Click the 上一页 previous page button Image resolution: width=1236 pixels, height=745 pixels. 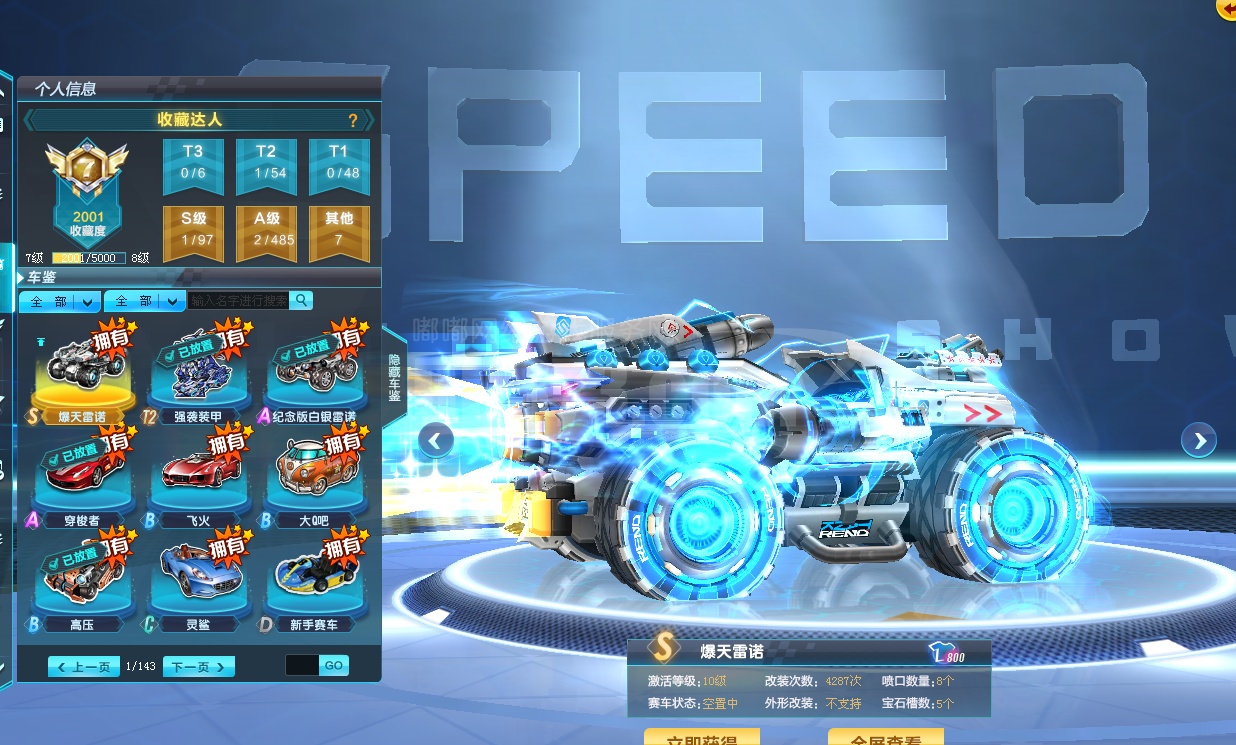pyautogui.click(x=84, y=666)
